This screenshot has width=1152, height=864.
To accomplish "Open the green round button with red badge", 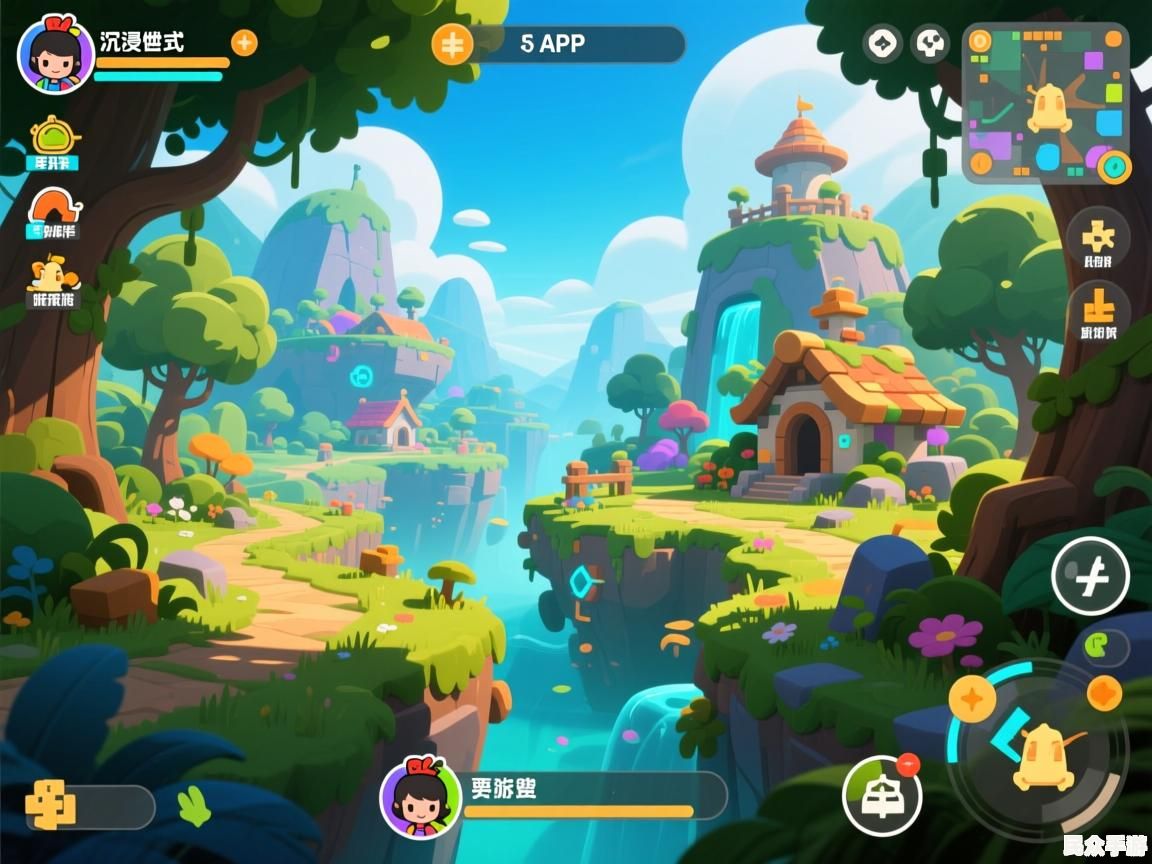I will [880, 796].
